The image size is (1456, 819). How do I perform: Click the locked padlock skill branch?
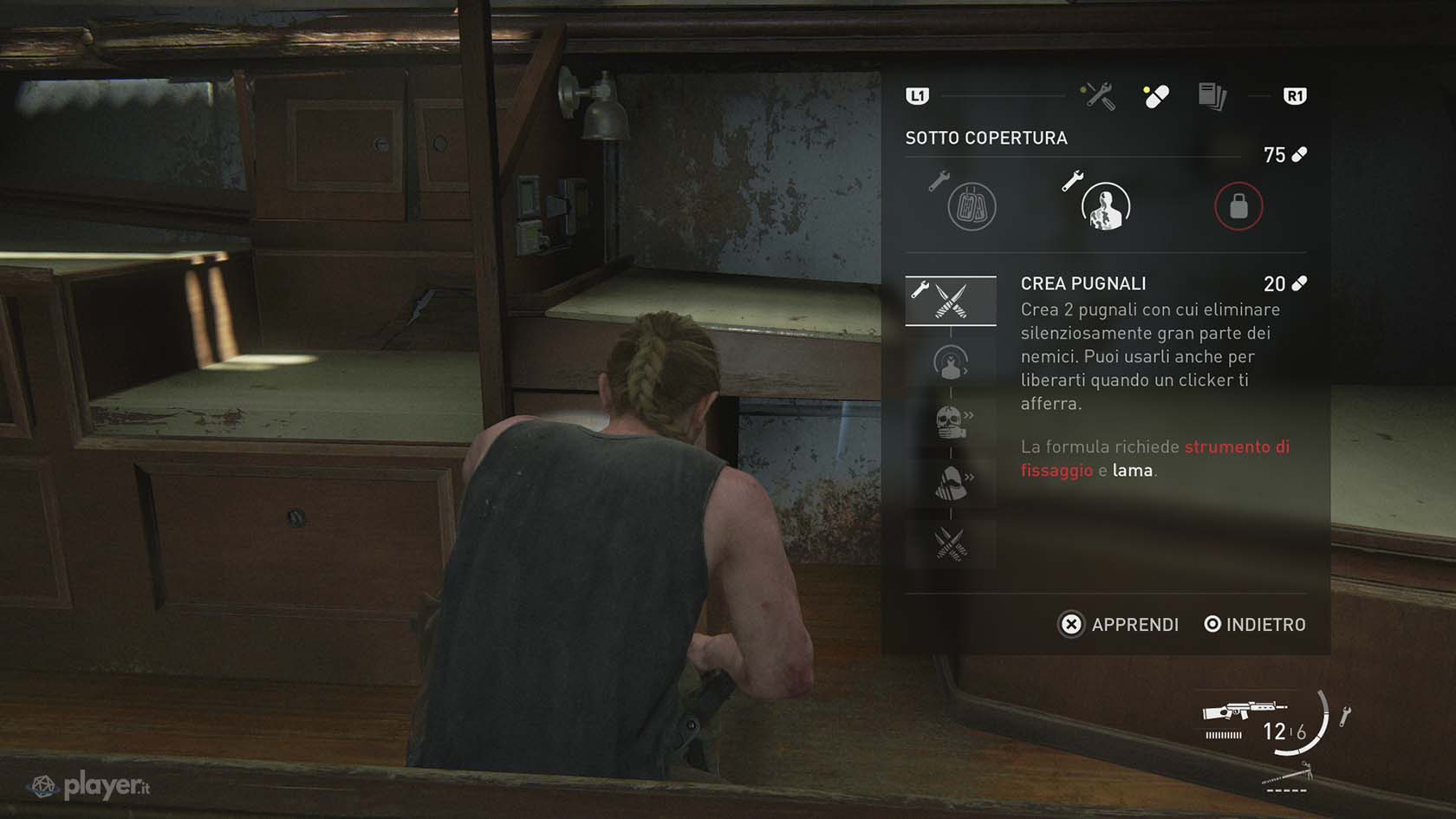pyautogui.click(x=1238, y=206)
